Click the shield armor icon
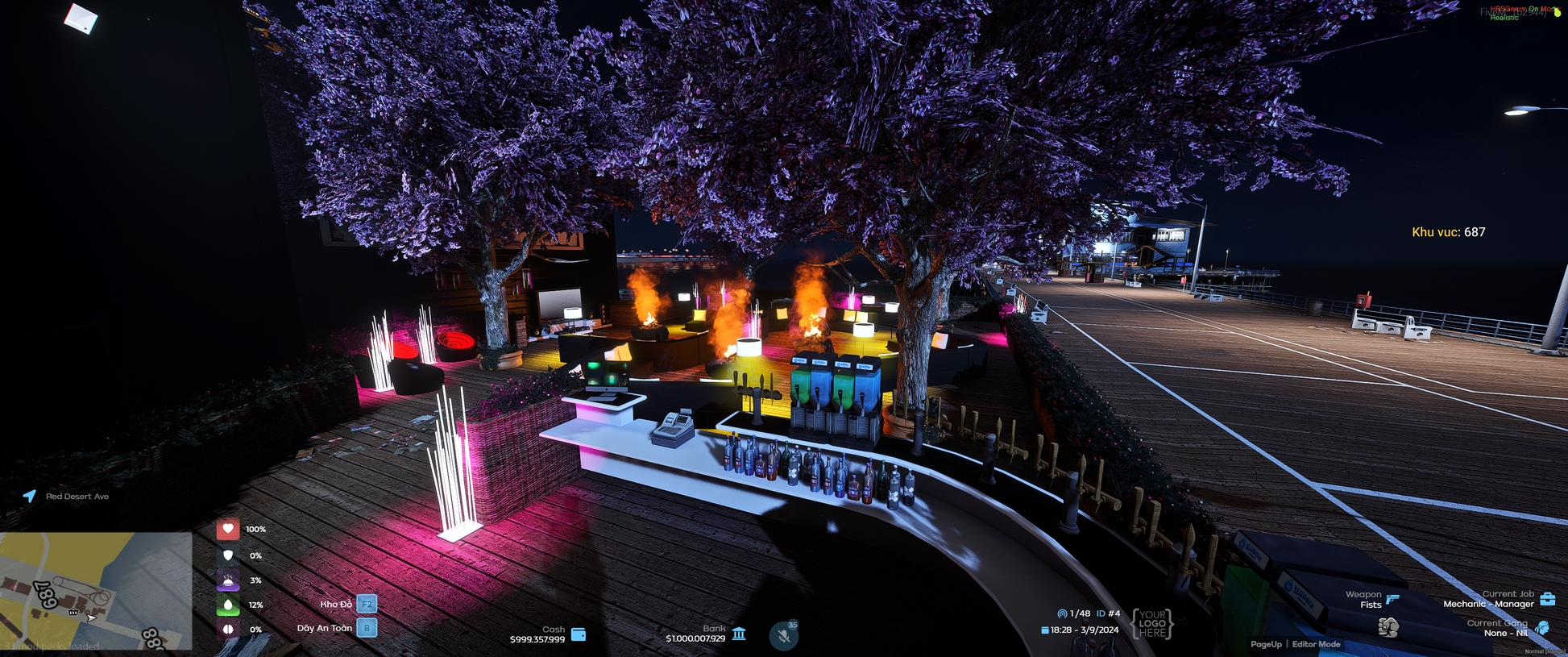Viewport: 1568px width, 657px height. [x=228, y=555]
